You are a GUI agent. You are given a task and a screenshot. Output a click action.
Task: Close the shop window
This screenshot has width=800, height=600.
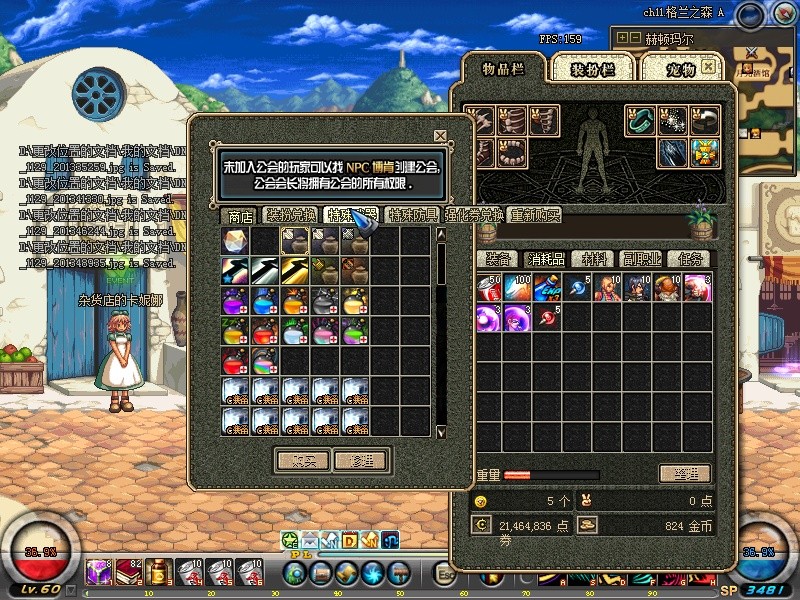pyautogui.click(x=440, y=135)
